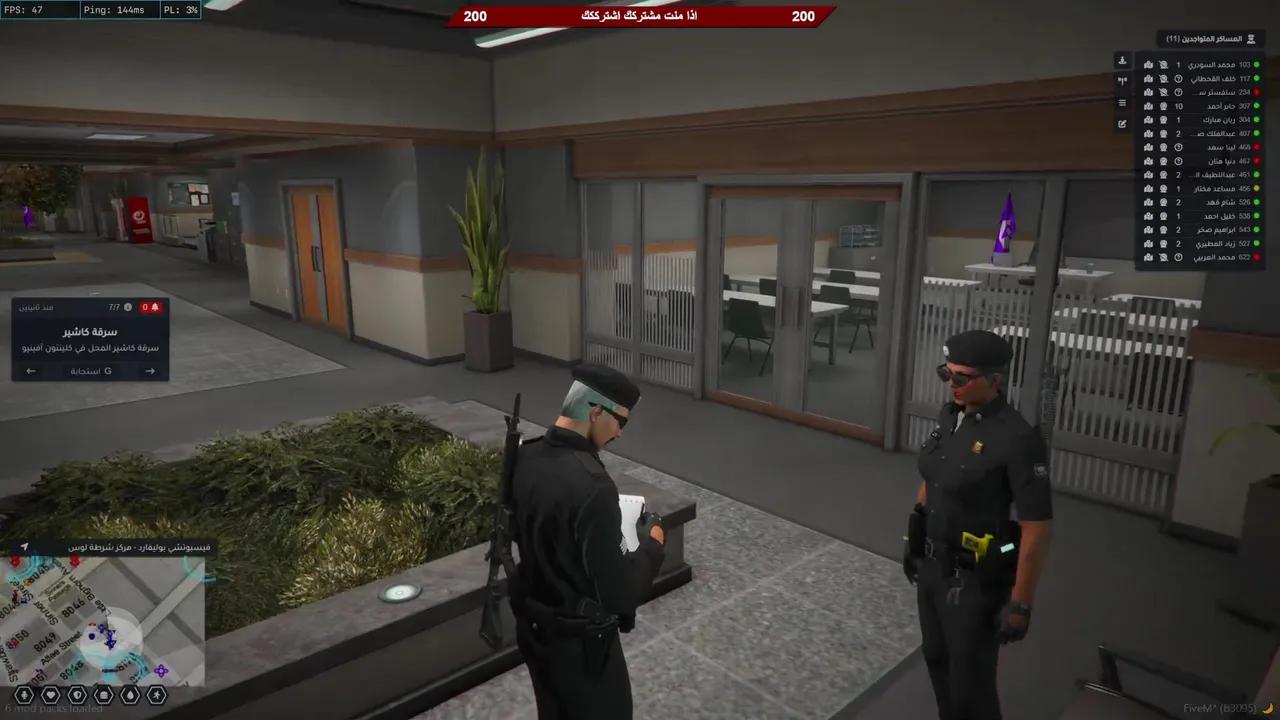Collapse the المساكر المتواجدين player list header
The height and width of the screenshot is (720, 1280).
[x=1208, y=38]
